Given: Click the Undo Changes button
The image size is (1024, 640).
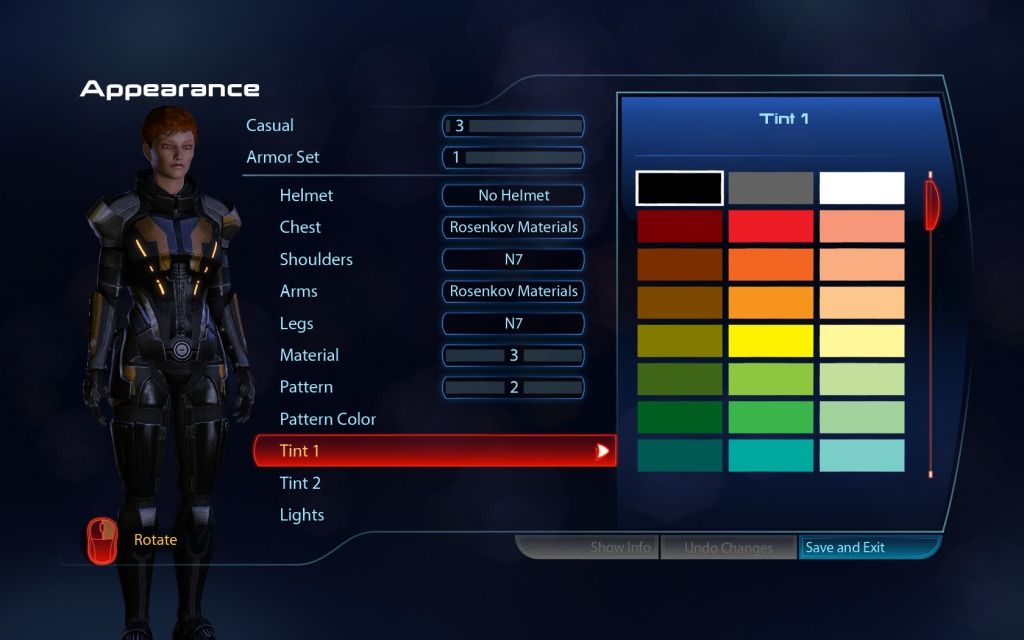Looking at the screenshot, I should click(x=728, y=548).
